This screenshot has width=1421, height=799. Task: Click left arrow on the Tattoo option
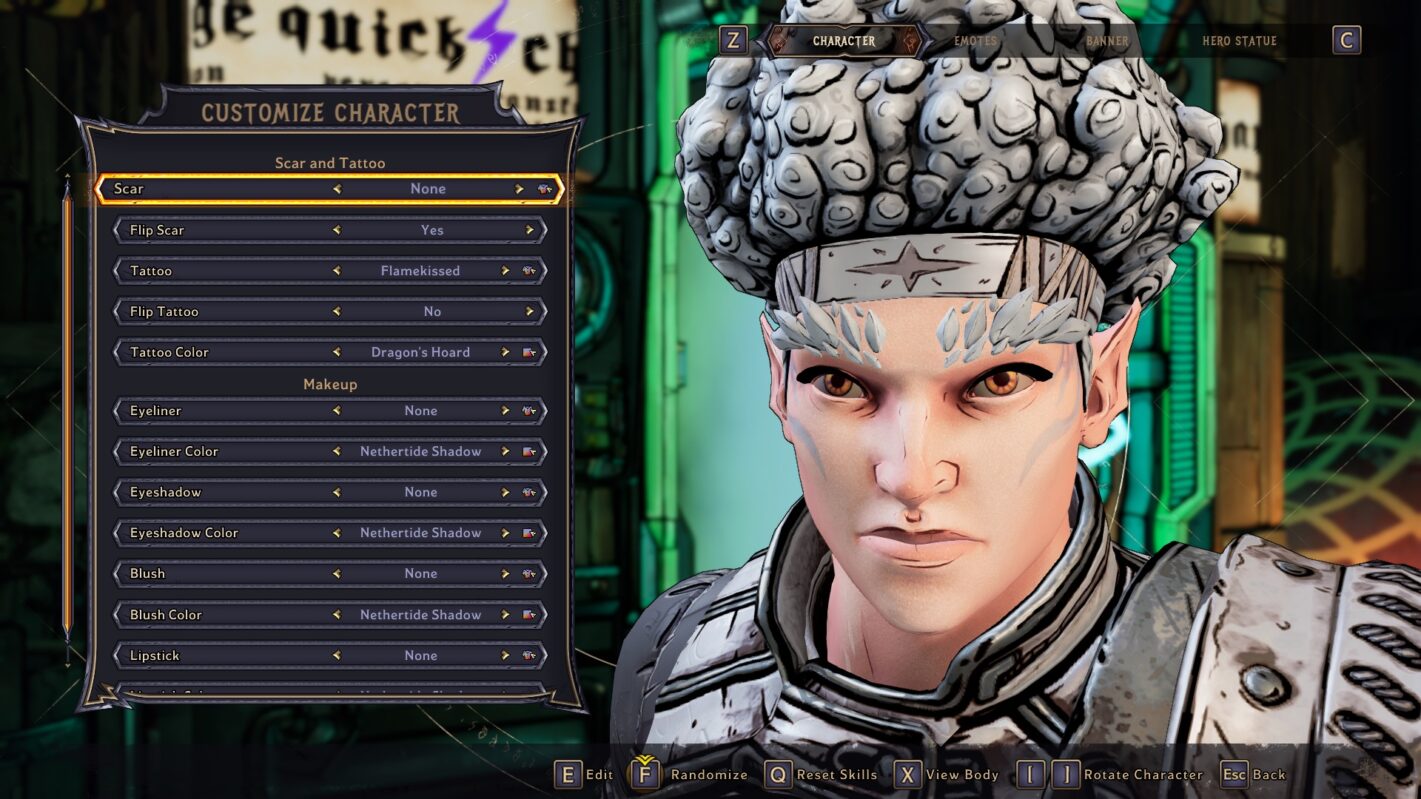pos(335,270)
